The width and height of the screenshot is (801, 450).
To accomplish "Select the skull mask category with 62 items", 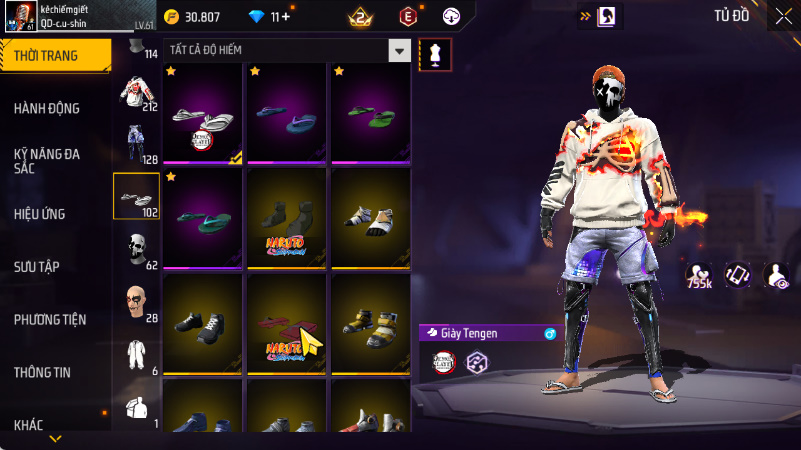I will pyautogui.click(x=136, y=247).
